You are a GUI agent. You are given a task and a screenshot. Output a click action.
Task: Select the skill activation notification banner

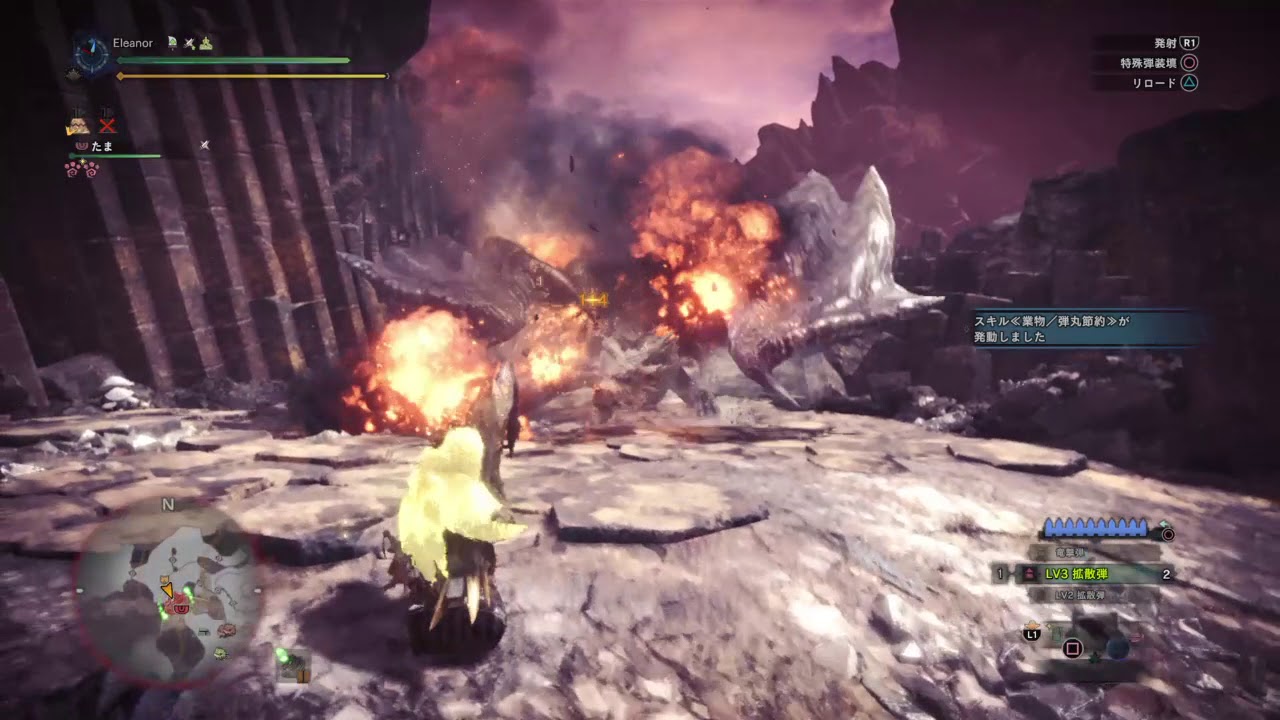point(1089,329)
